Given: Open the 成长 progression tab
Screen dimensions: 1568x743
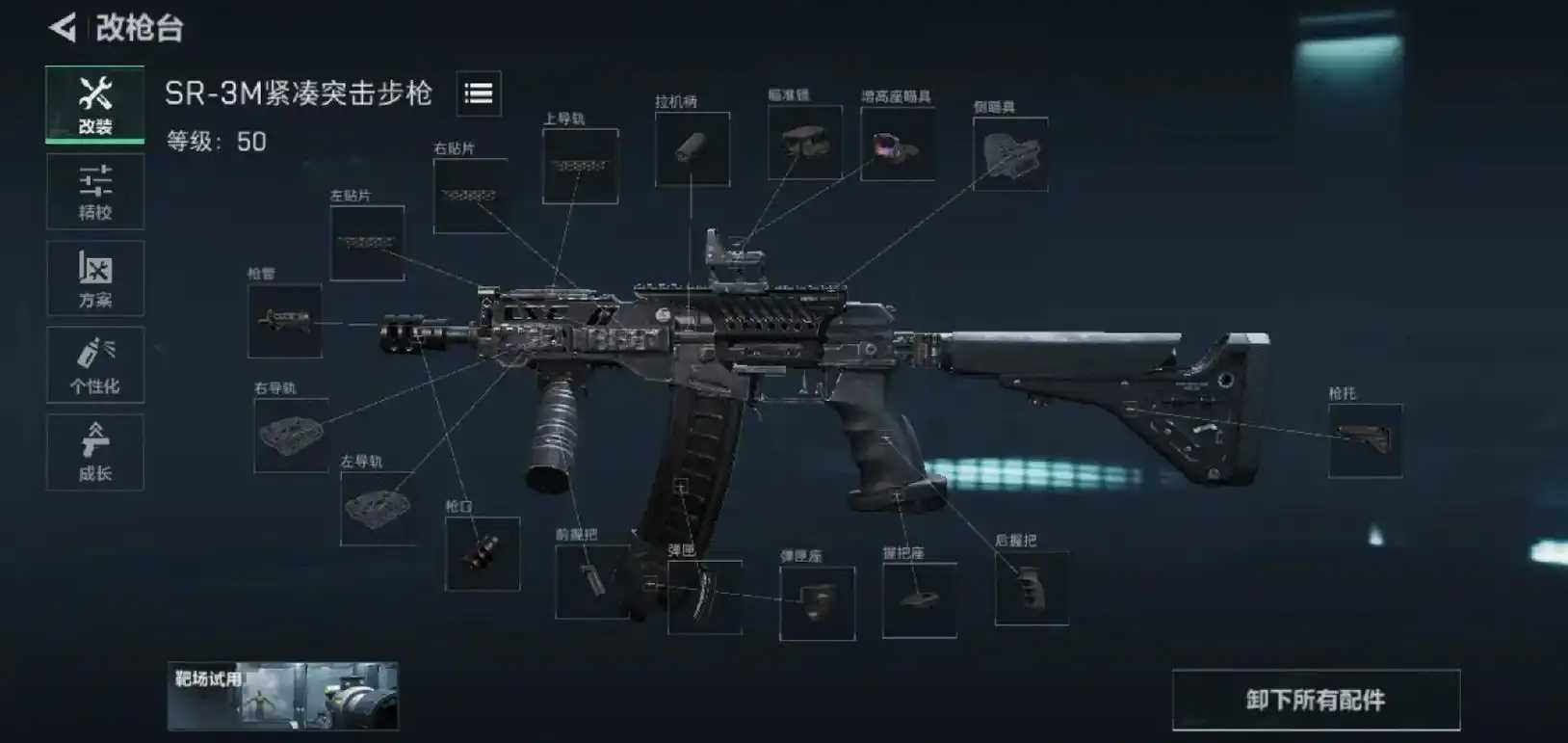Looking at the screenshot, I should click(x=95, y=452).
